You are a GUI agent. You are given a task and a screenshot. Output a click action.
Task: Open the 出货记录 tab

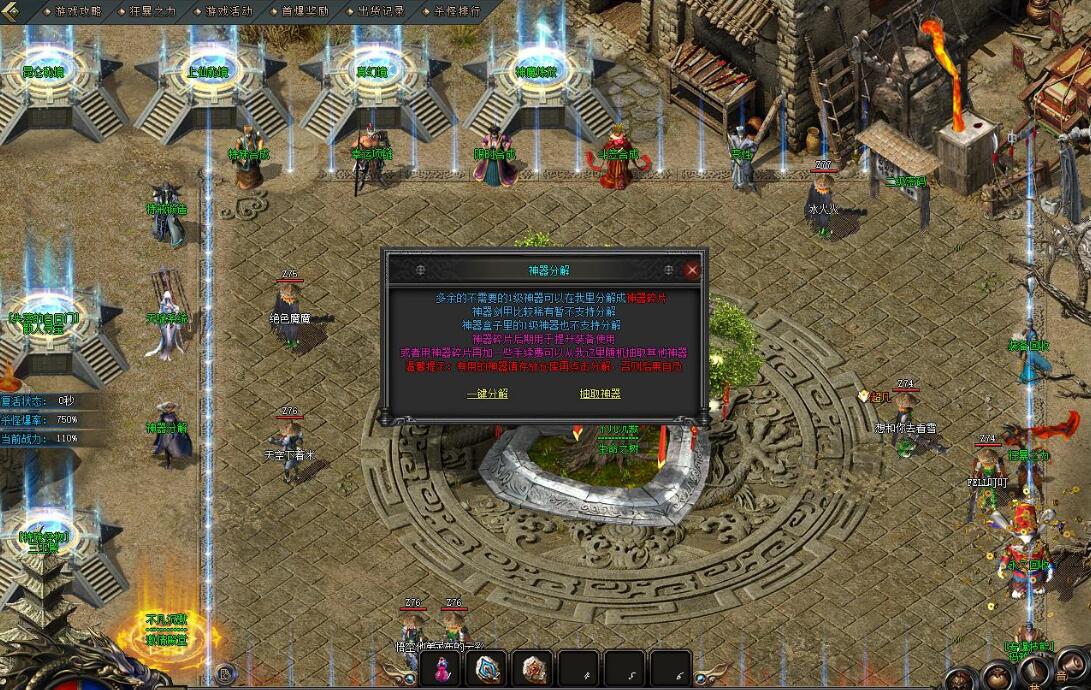pos(381,11)
